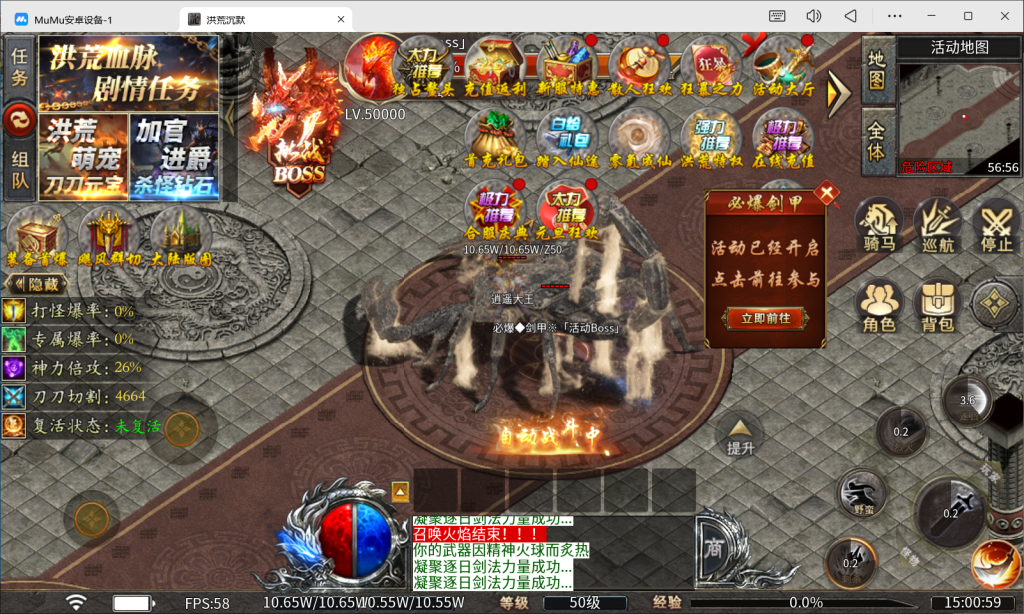Mount up with the 骑马 button
This screenshot has height=614, width=1024.
tap(879, 224)
